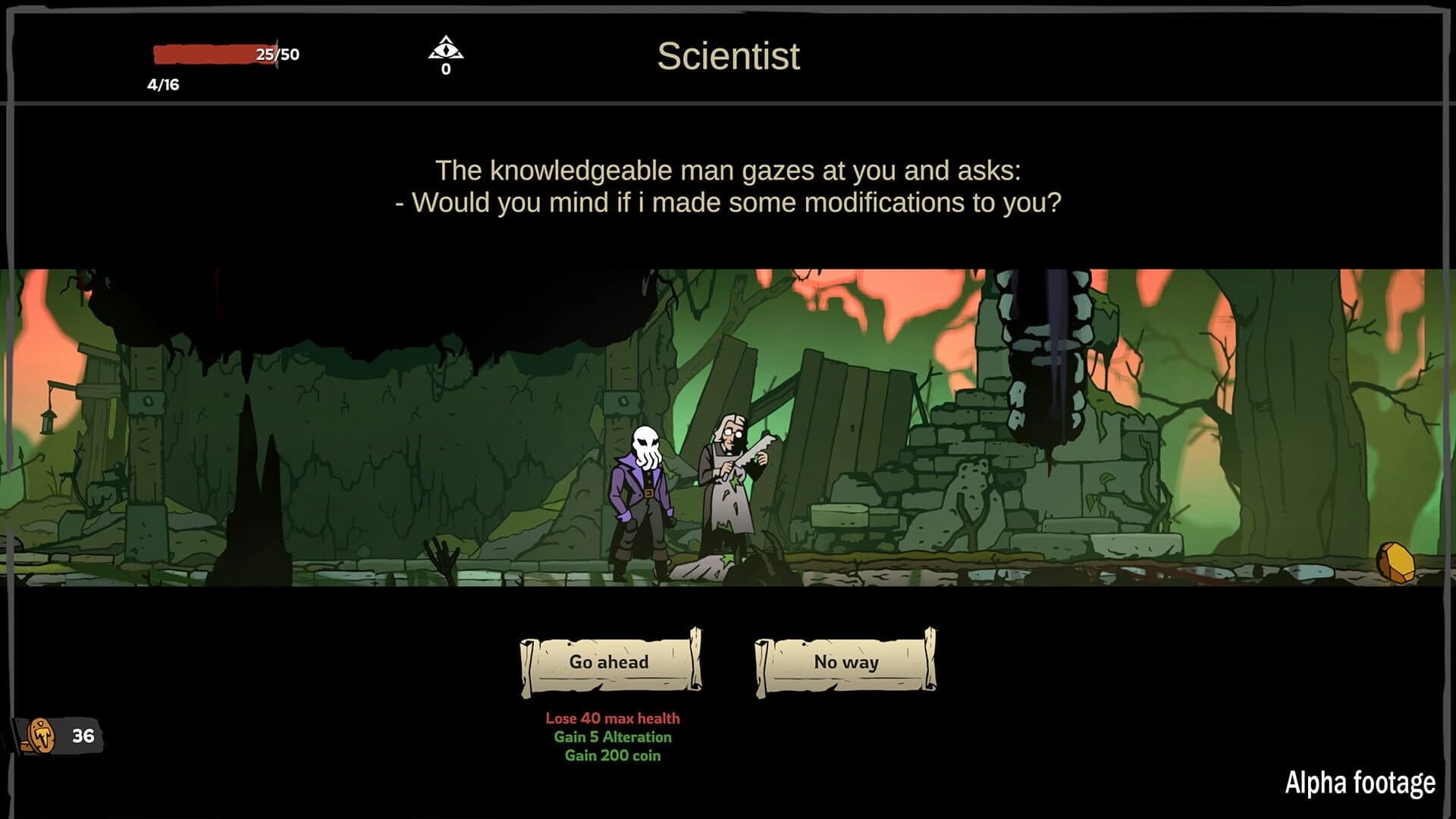Image resolution: width=1456 pixels, height=819 pixels.
Task: Decline with the No way button
Action: [x=845, y=662]
